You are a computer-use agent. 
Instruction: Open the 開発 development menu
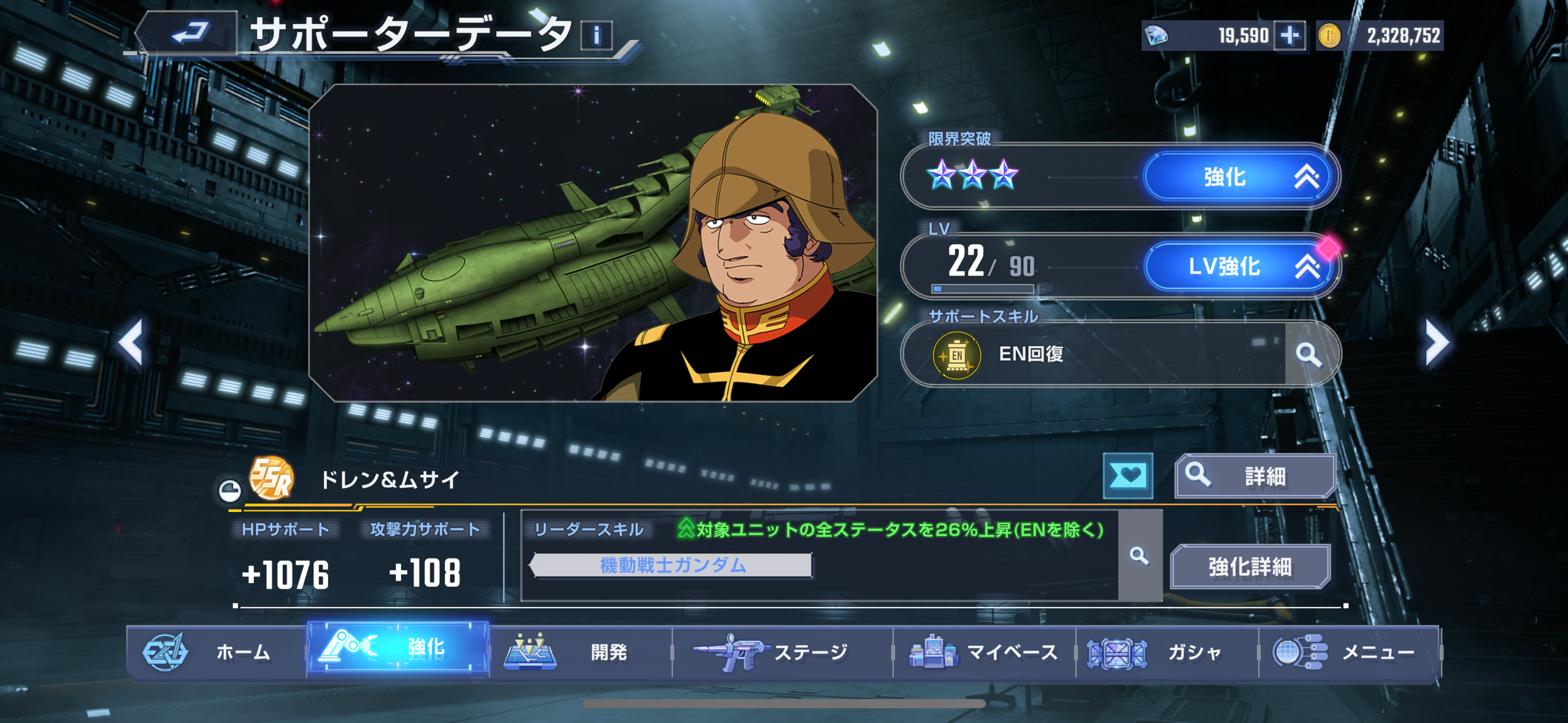(580, 652)
